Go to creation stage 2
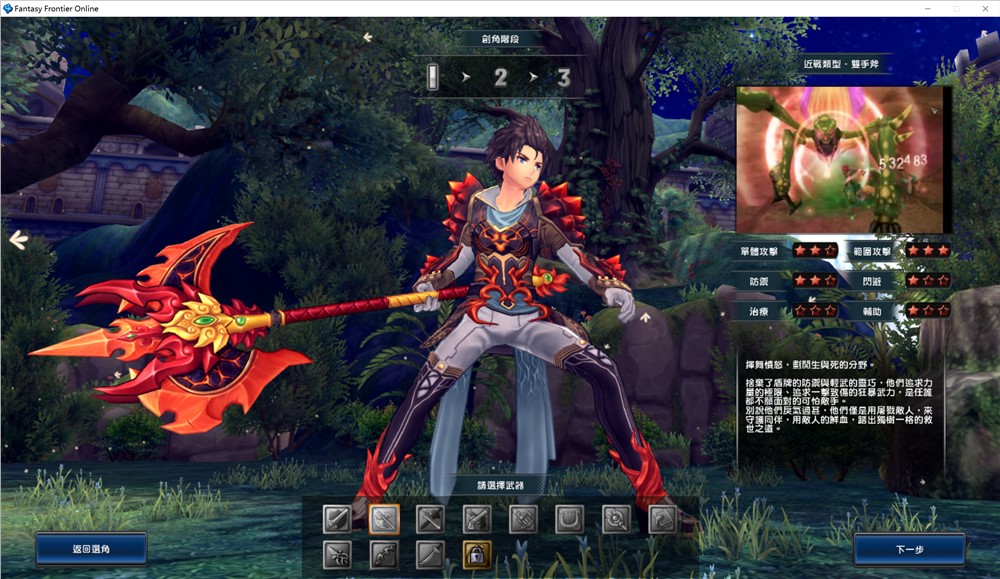 500,77
